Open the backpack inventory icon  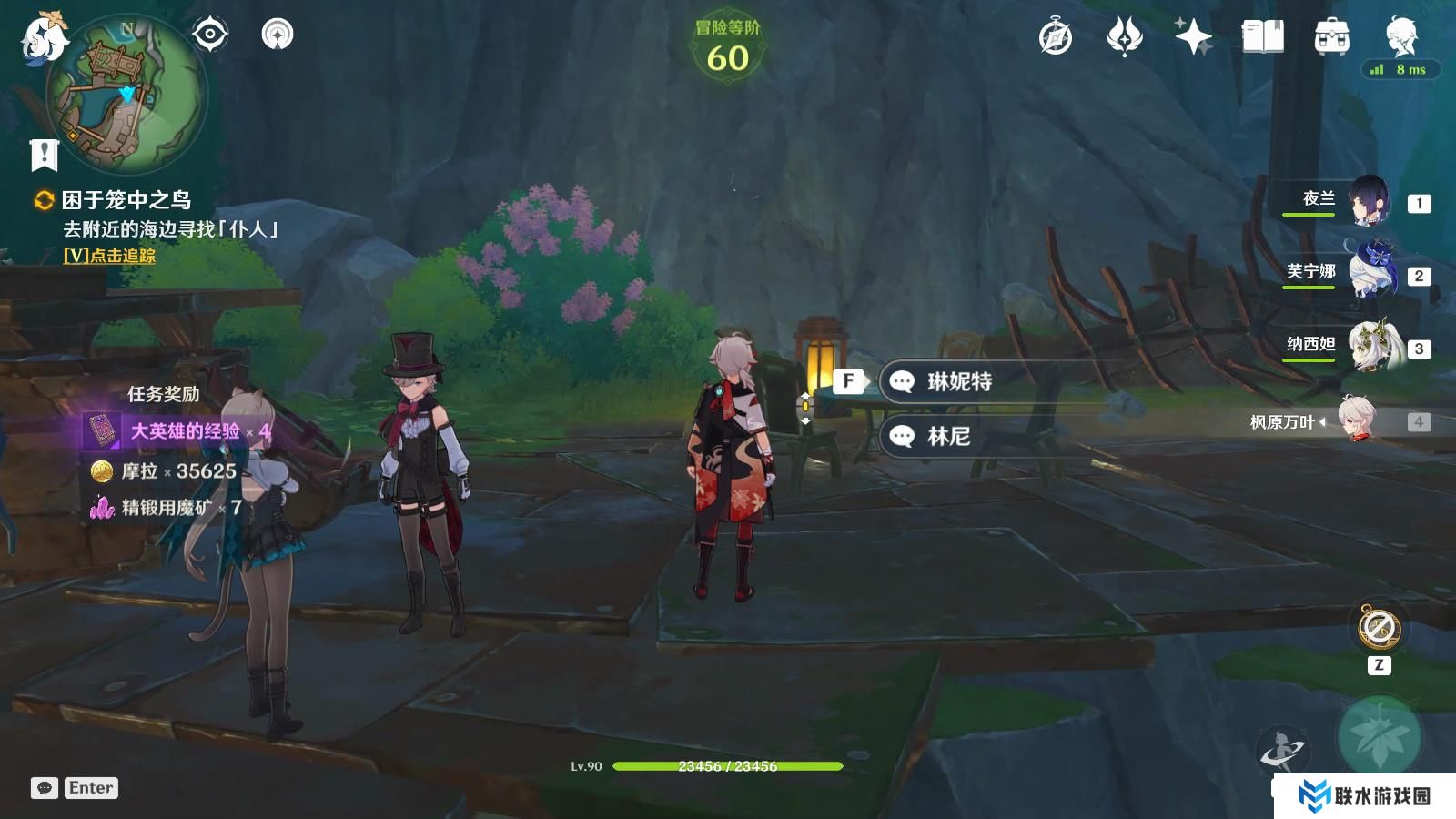click(1331, 37)
